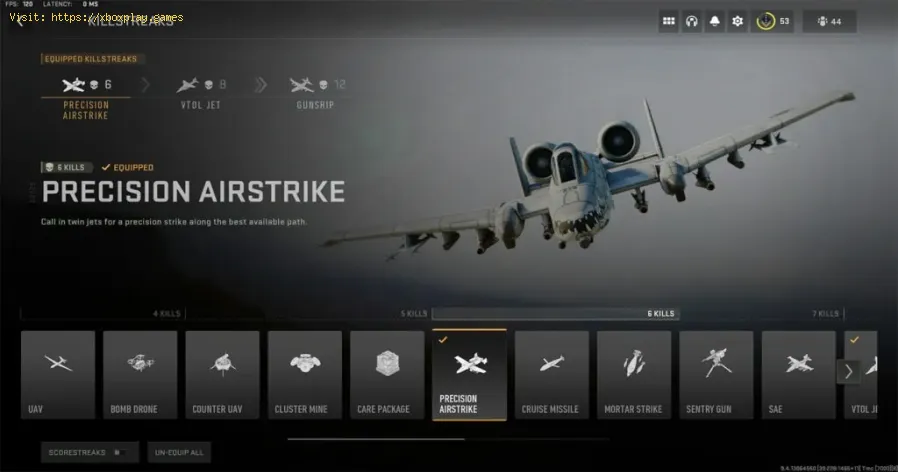Open the grid menu icon

tap(669, 21)
